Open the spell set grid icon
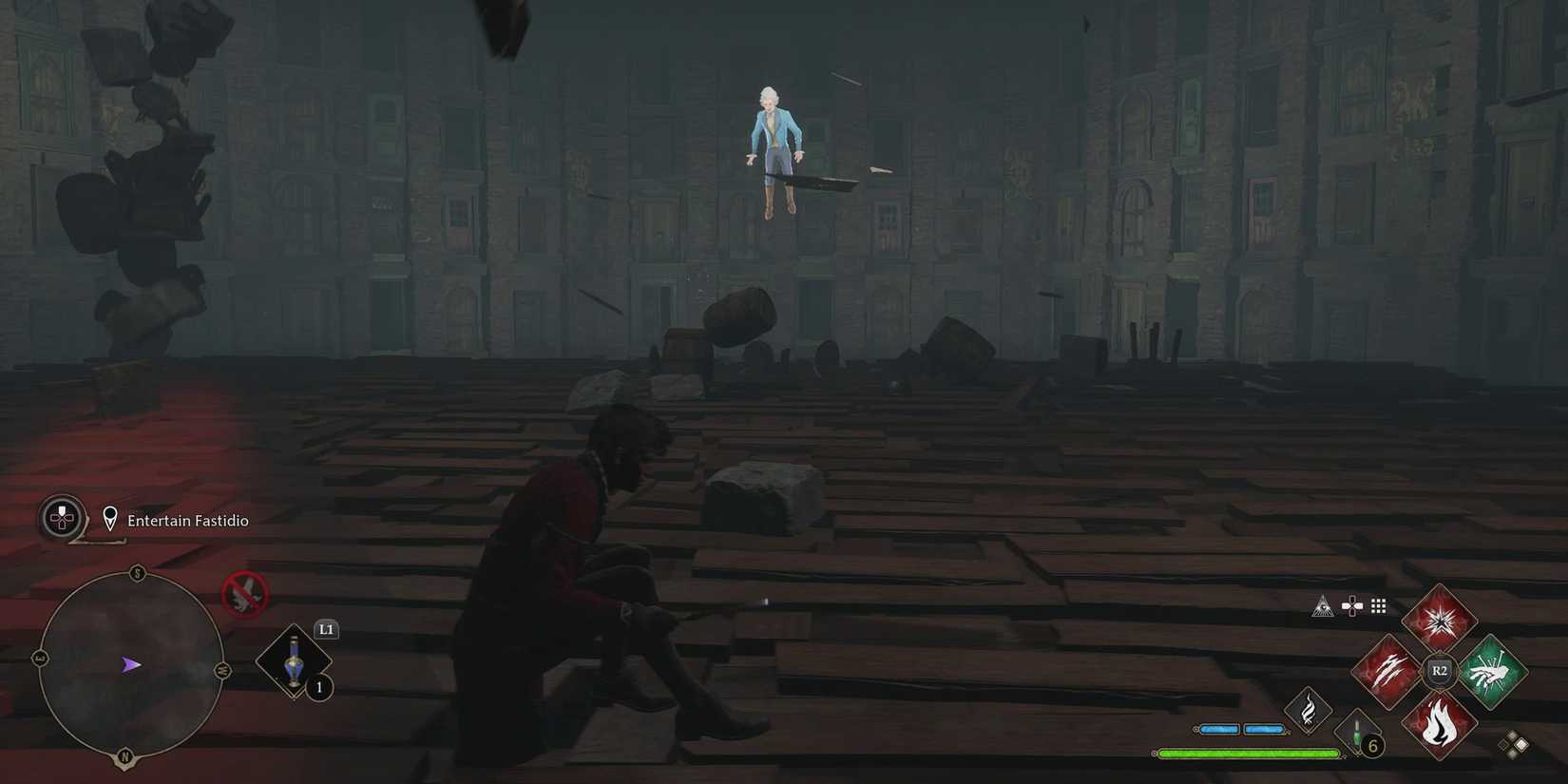This screenshot has width=1568, height=784. [x=1377, y=605]
